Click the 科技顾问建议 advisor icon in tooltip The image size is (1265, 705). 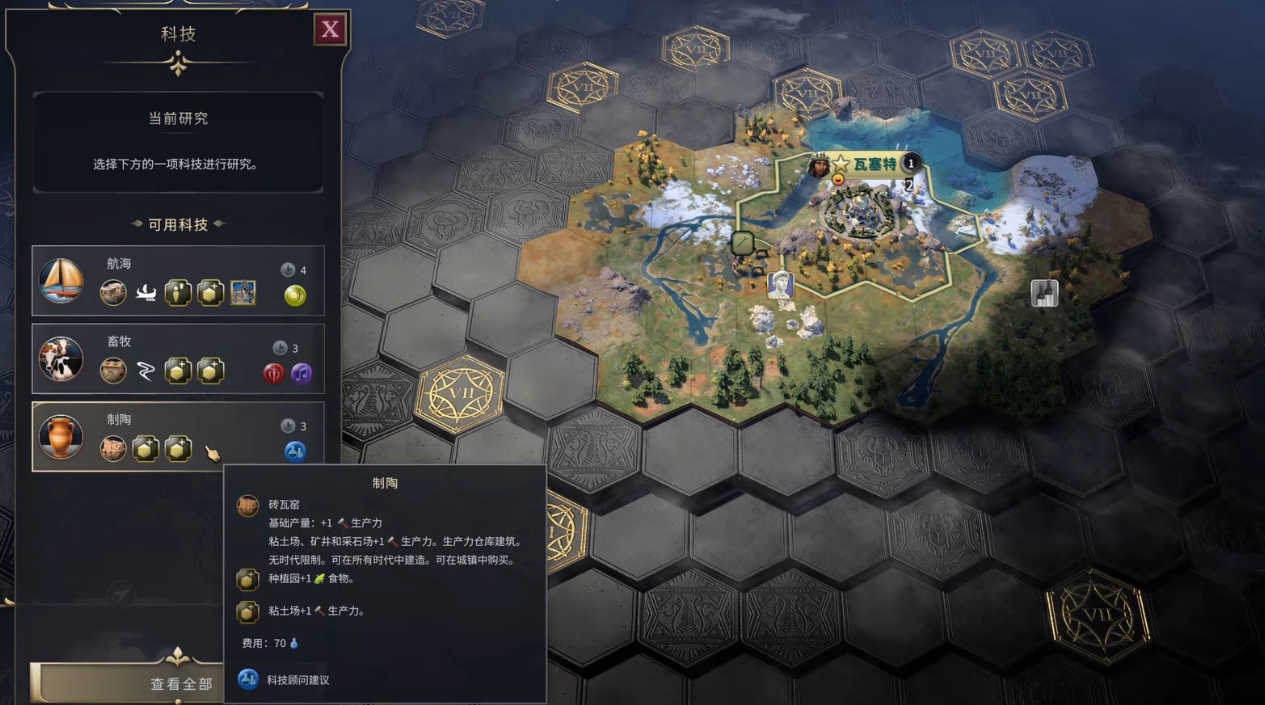(247, 680)
